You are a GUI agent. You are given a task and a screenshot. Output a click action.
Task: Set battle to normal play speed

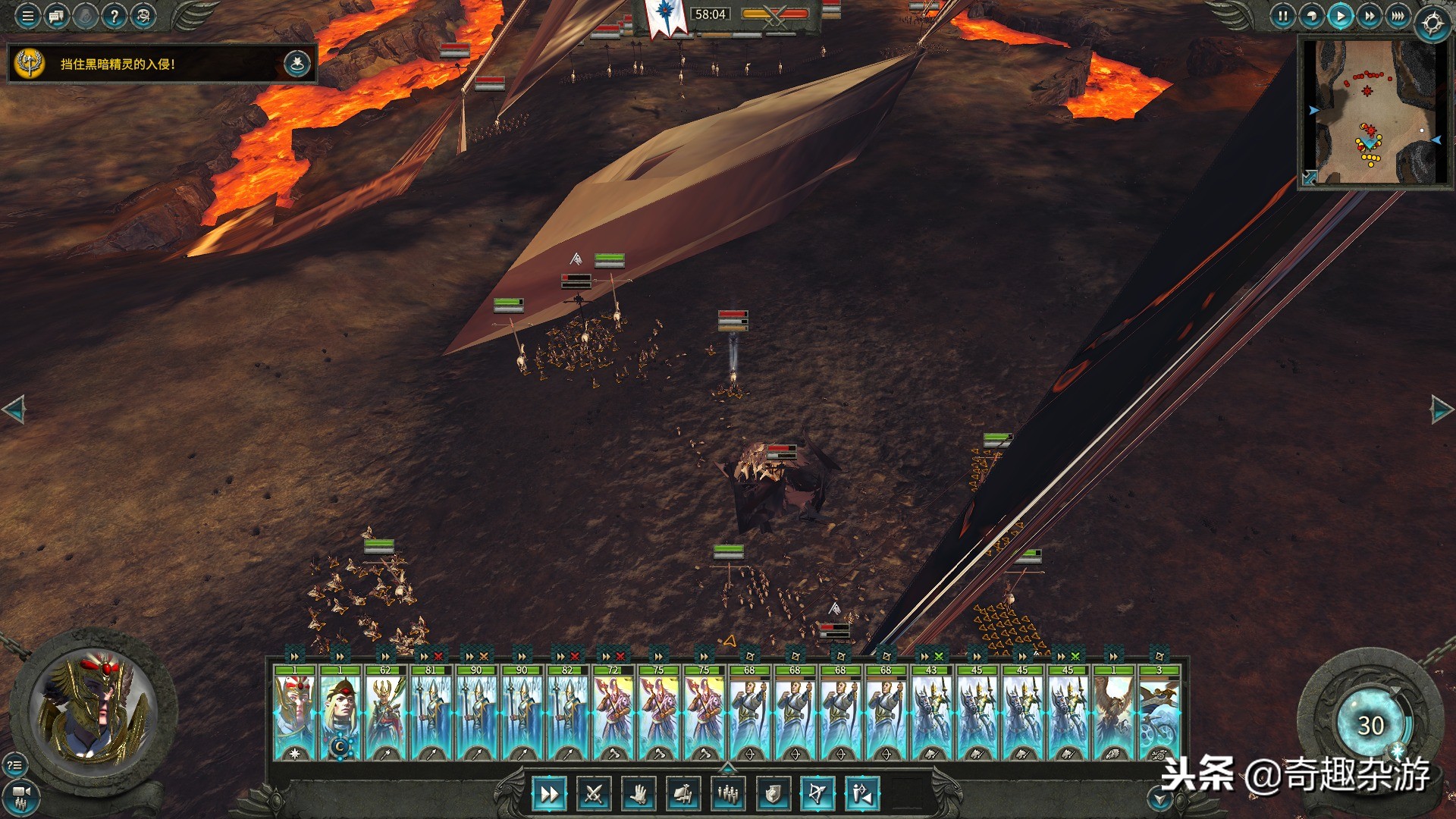(1340, 16)
